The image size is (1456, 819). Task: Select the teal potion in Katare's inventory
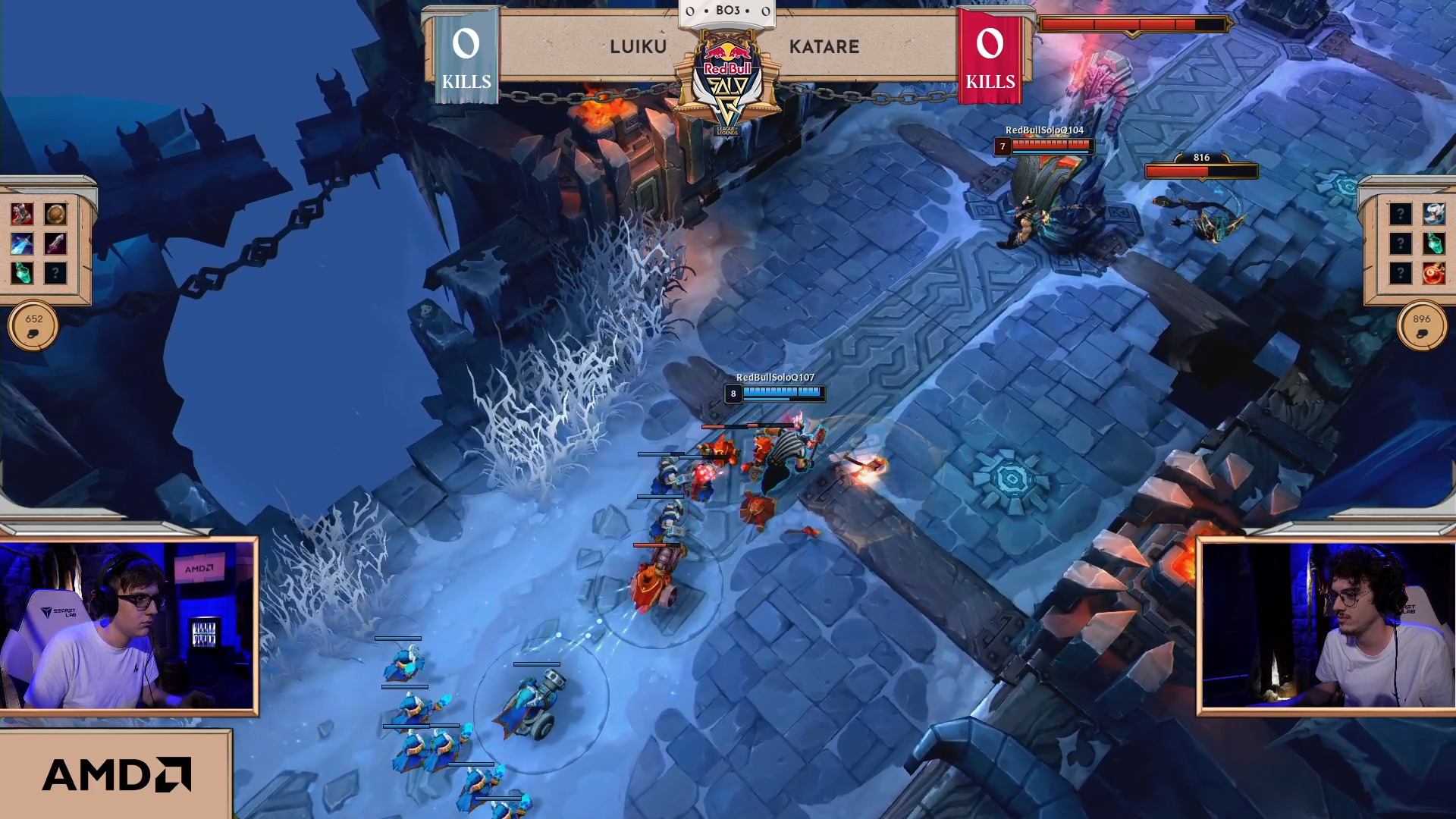point(1432,243)
